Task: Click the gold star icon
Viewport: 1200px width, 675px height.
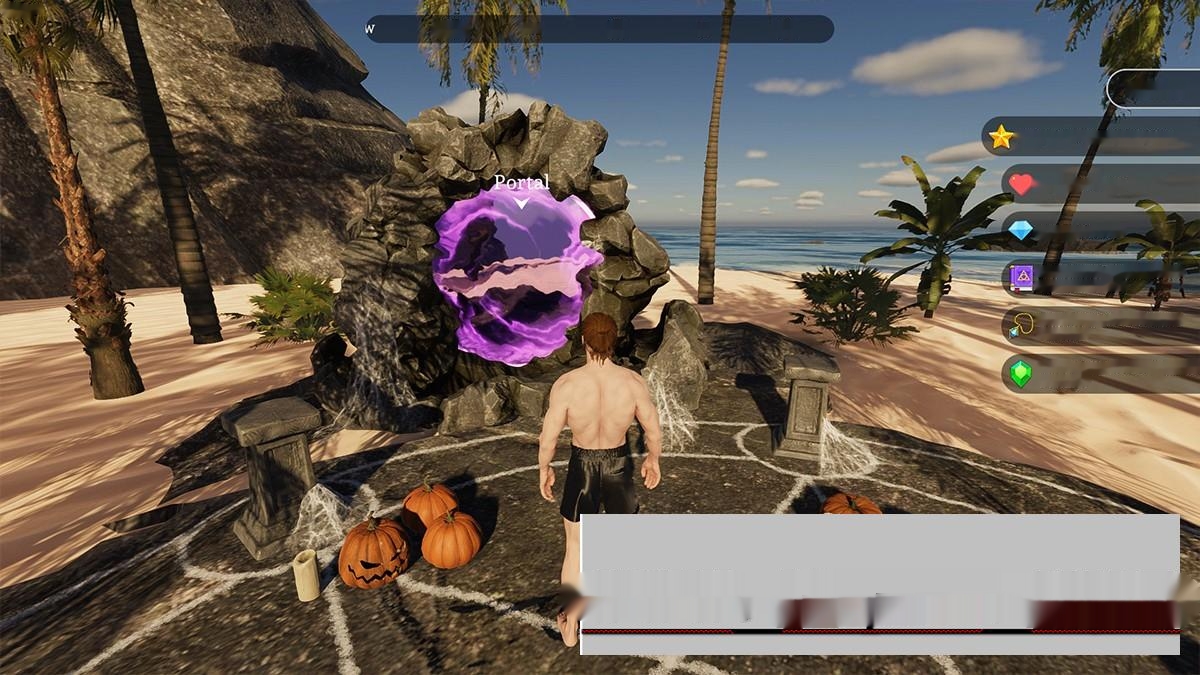Action: tap(1001, 137)
